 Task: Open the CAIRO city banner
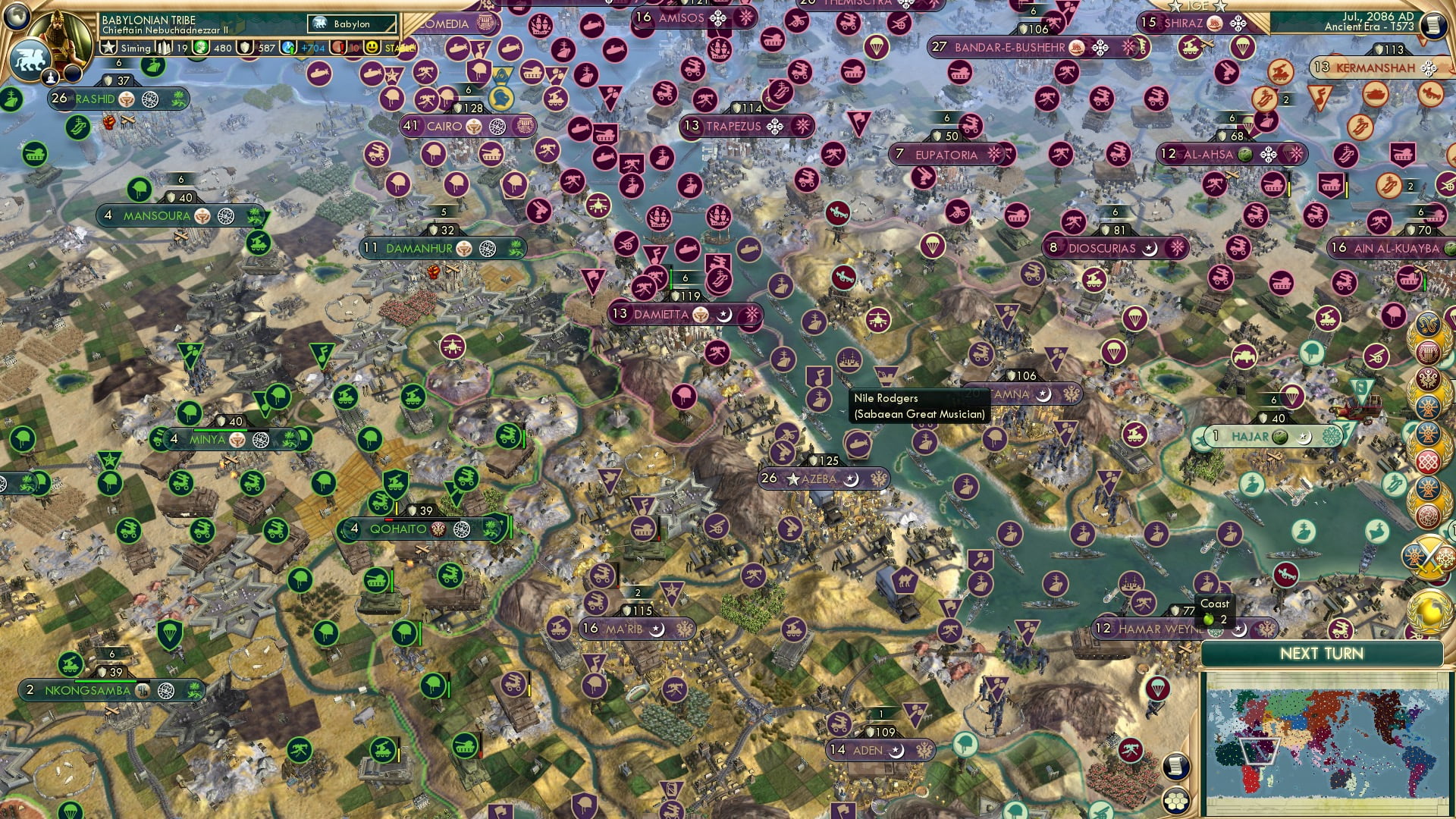click(x=455, y=127)
